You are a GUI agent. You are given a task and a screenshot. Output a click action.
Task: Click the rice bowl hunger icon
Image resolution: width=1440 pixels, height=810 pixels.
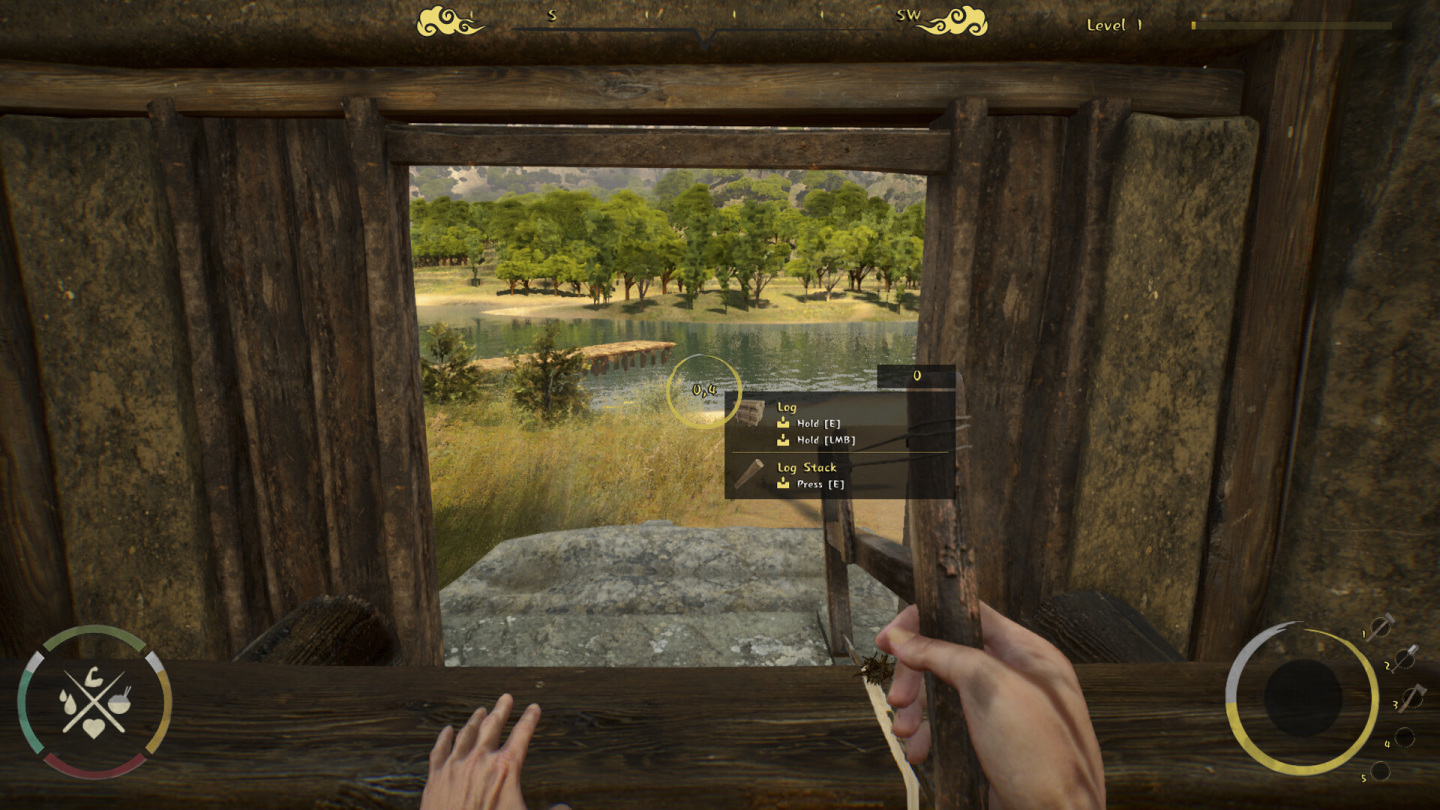(x=120, y=703)
